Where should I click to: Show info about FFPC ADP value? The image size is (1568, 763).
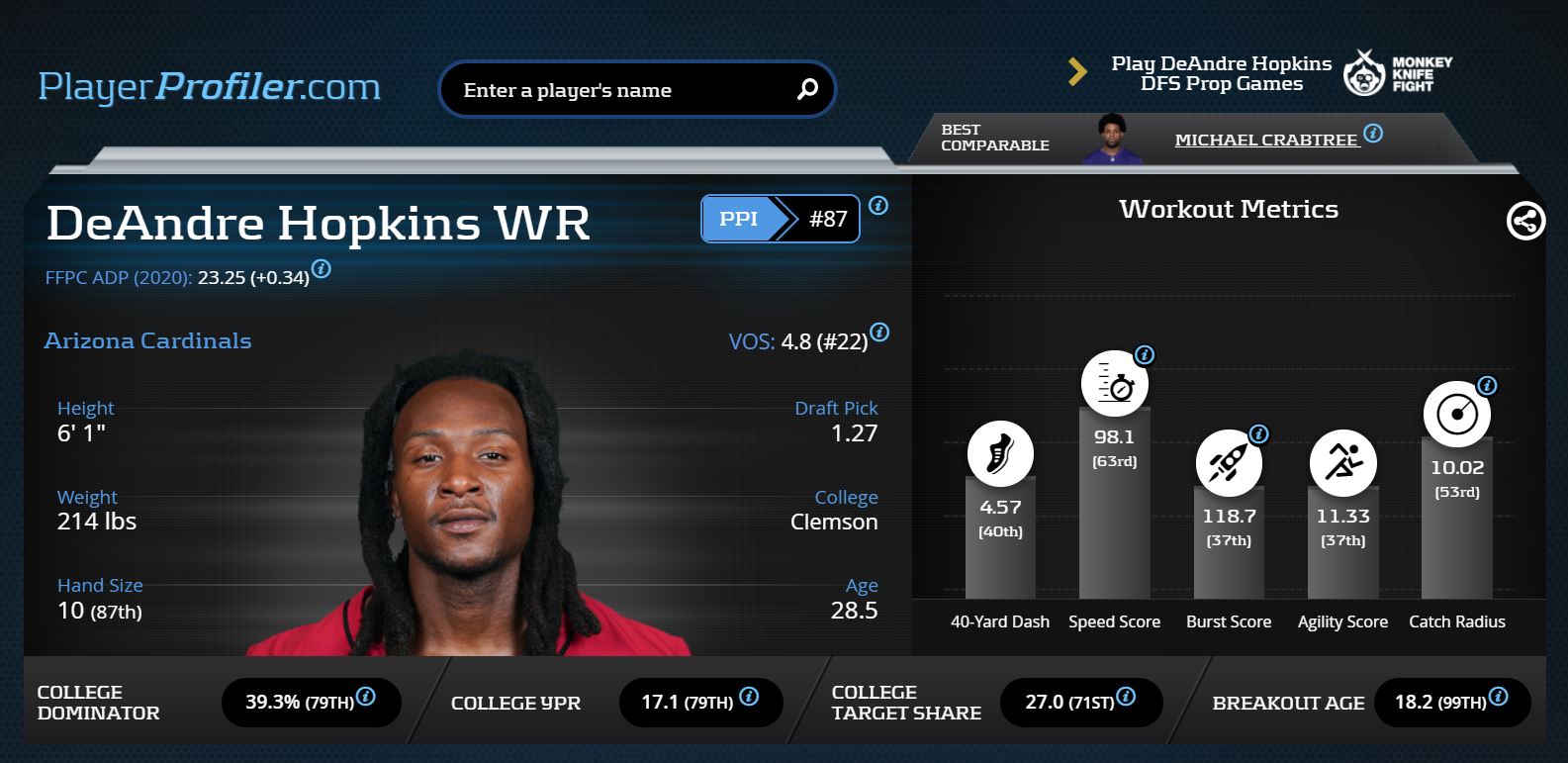point(322,268)
